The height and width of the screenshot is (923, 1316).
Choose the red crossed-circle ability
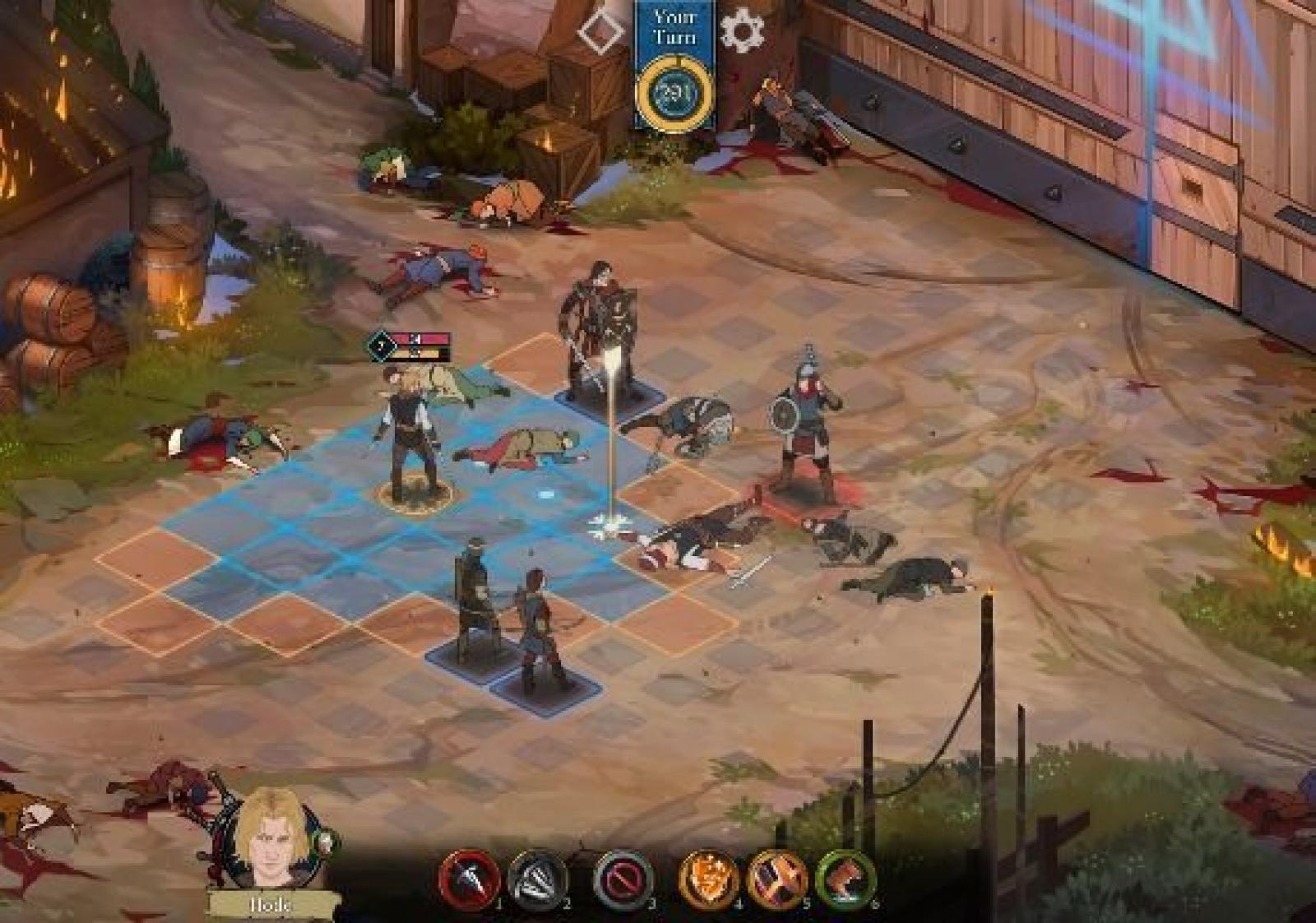[623, 879]
